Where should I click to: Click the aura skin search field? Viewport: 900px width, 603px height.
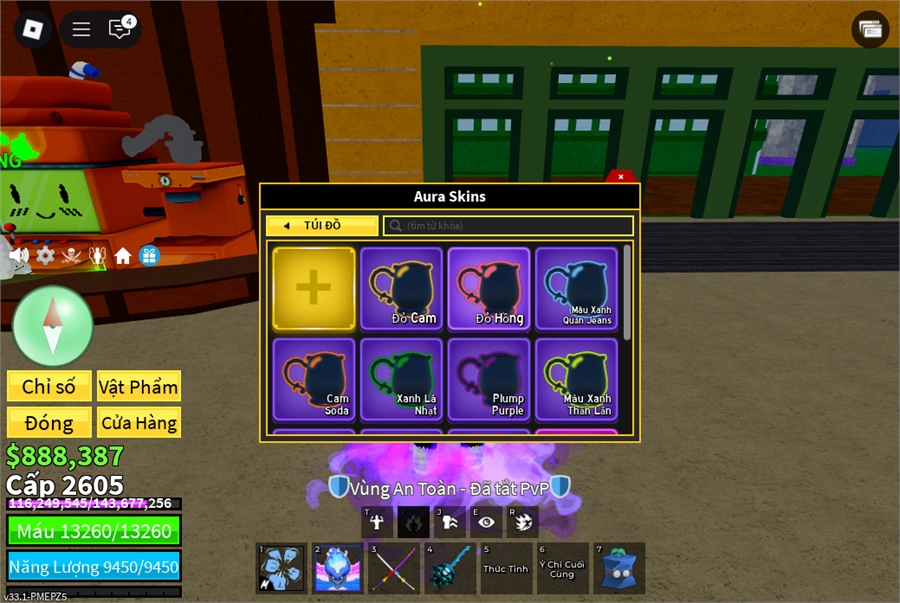[508, 226]
